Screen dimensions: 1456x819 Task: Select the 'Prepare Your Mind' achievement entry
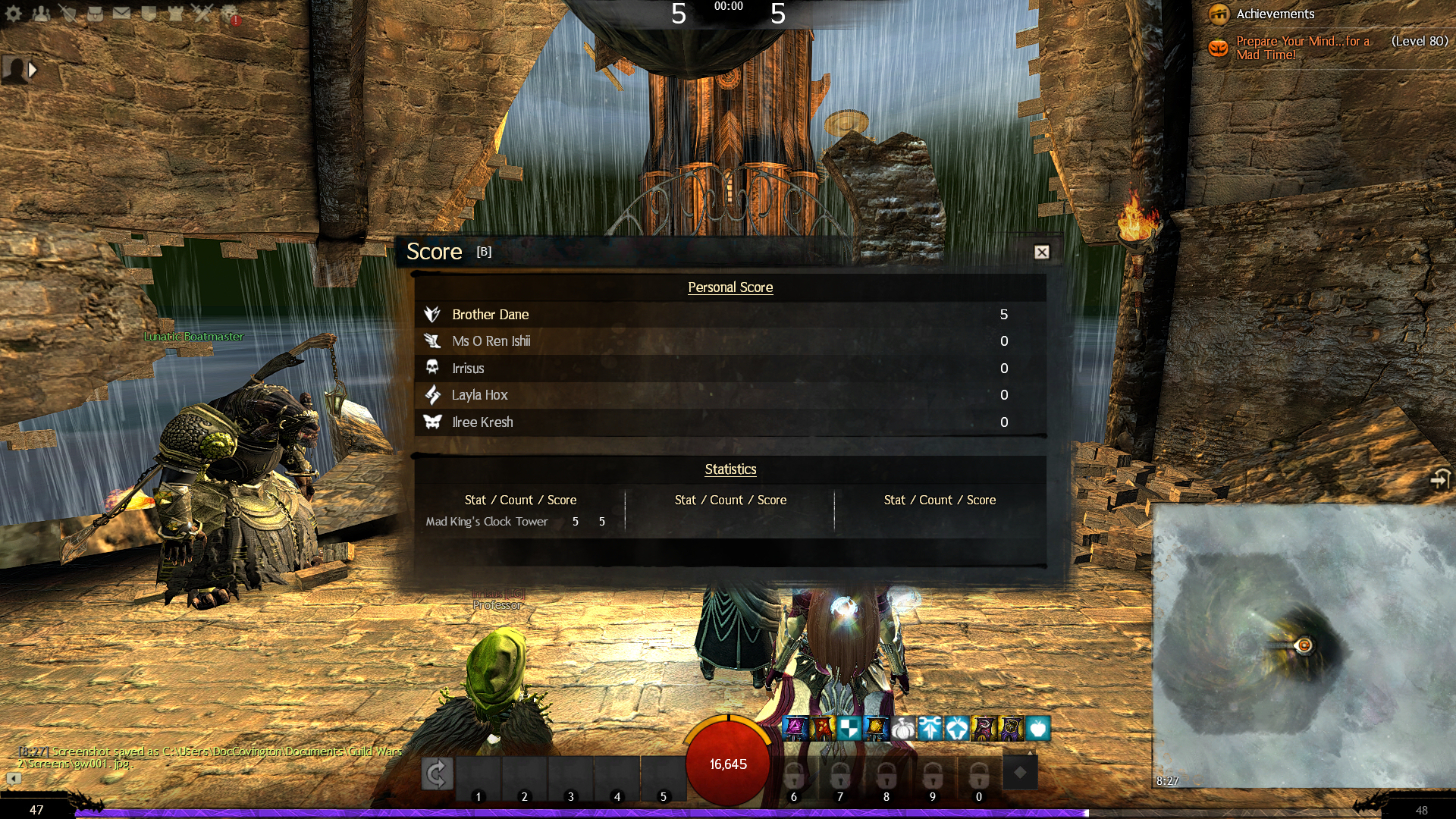(1302, 48)
